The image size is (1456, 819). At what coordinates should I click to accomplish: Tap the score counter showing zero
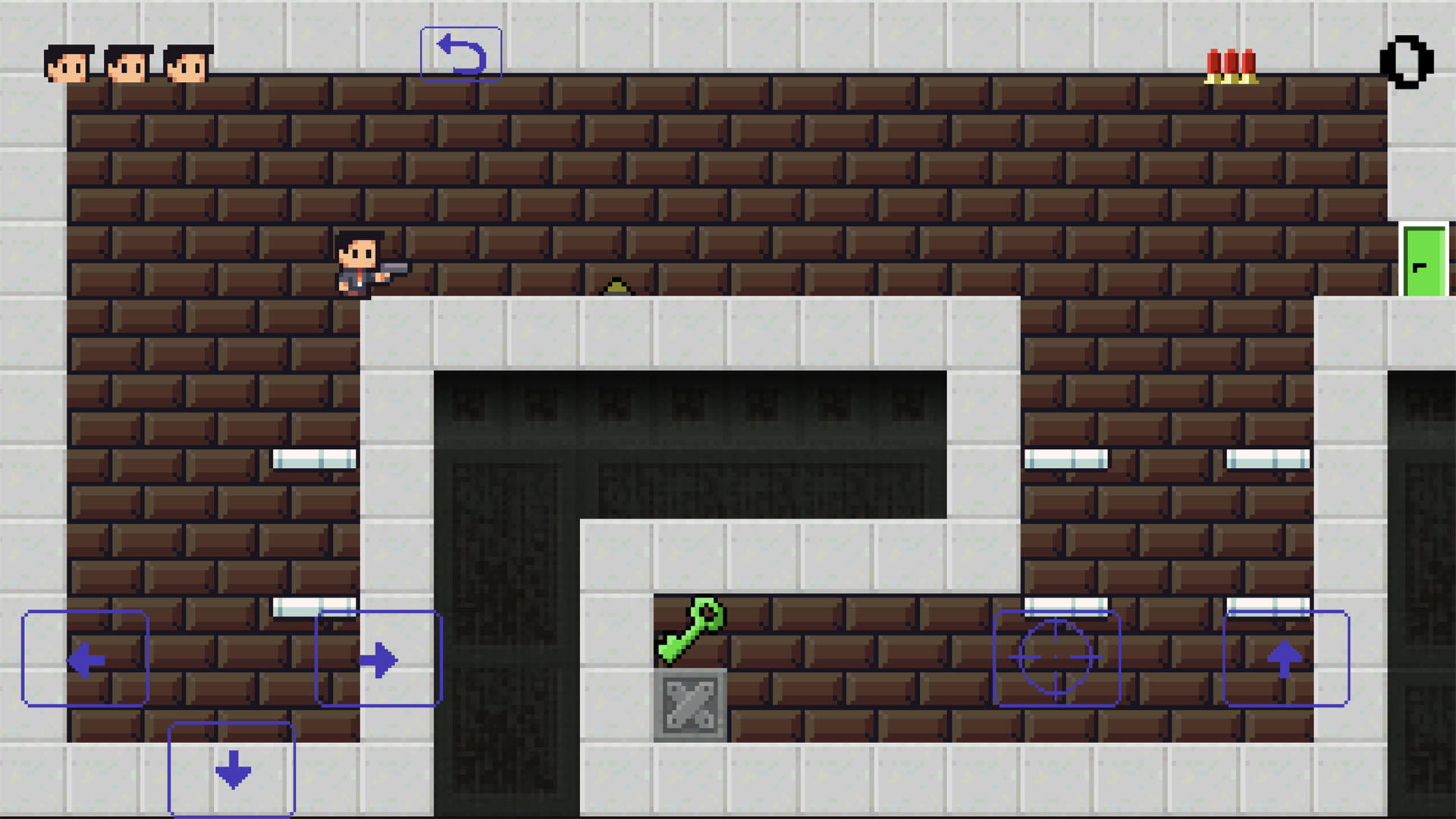(x=1407, y=61)
